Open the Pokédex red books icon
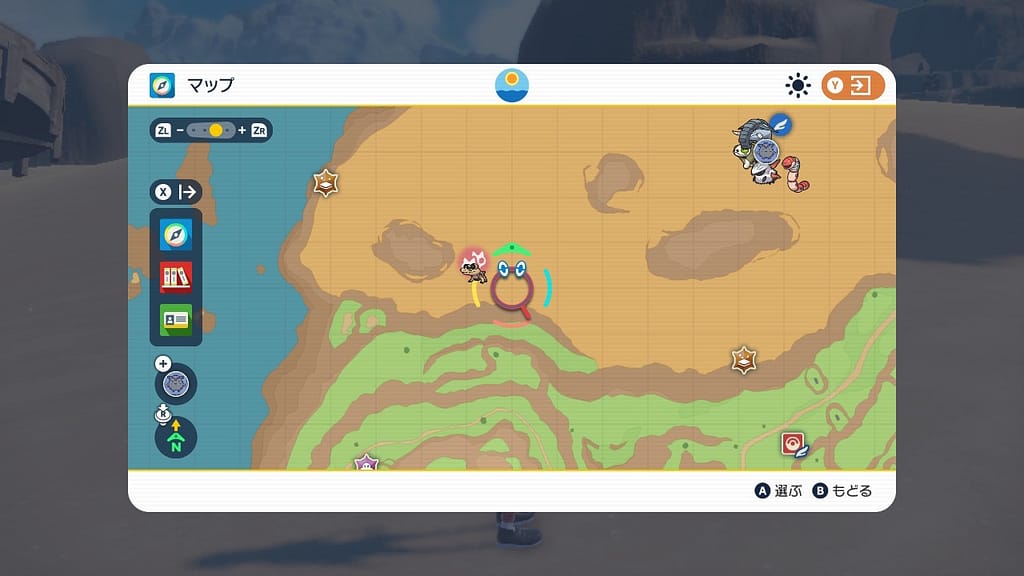The image size is (1024, 576). point(176,277)
